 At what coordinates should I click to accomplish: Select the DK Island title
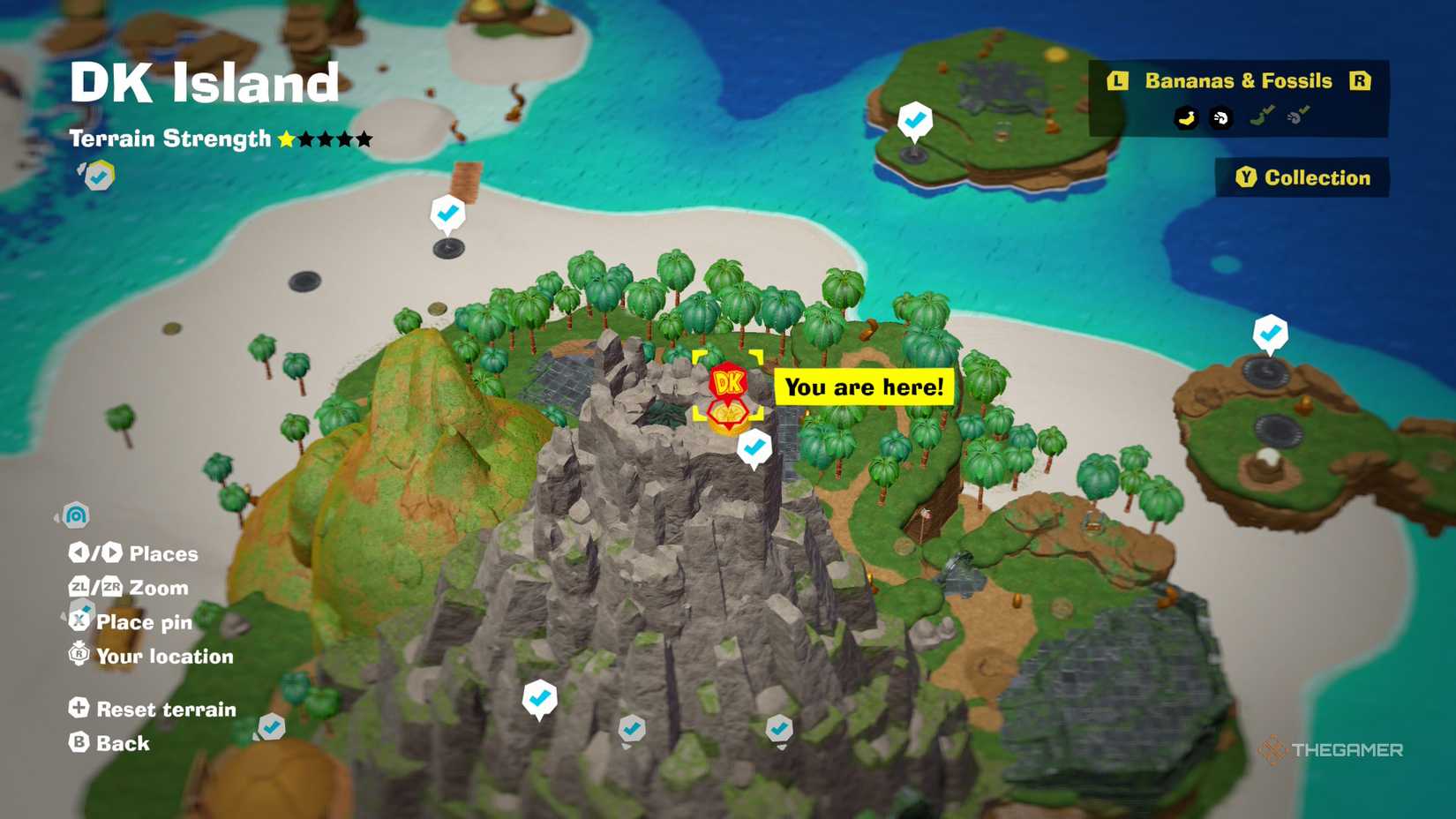pos(204,81)
